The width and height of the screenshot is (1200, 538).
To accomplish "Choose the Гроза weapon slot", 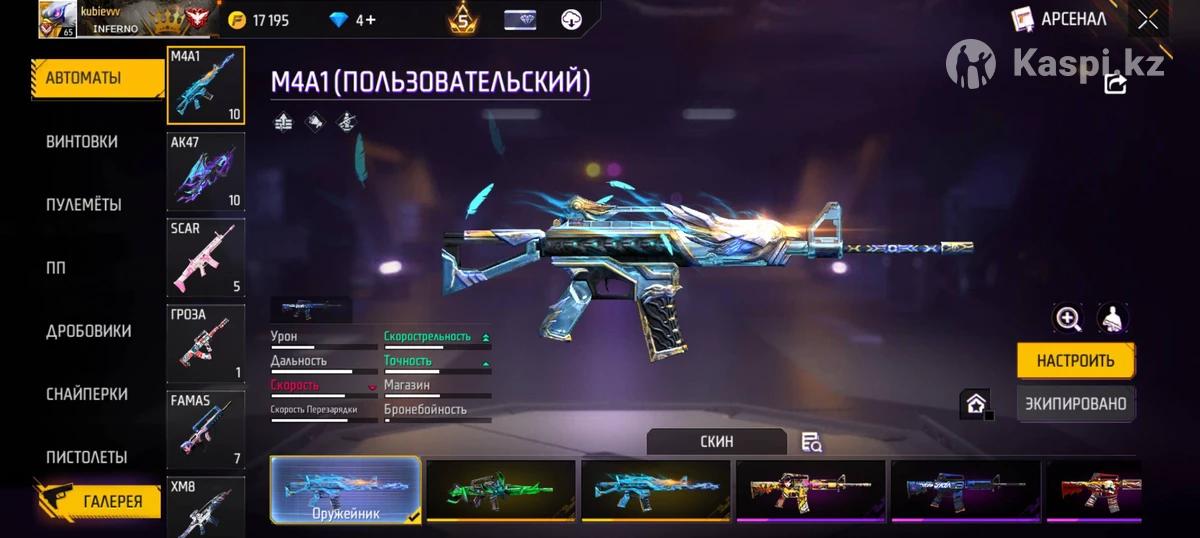I will [206, 343].
